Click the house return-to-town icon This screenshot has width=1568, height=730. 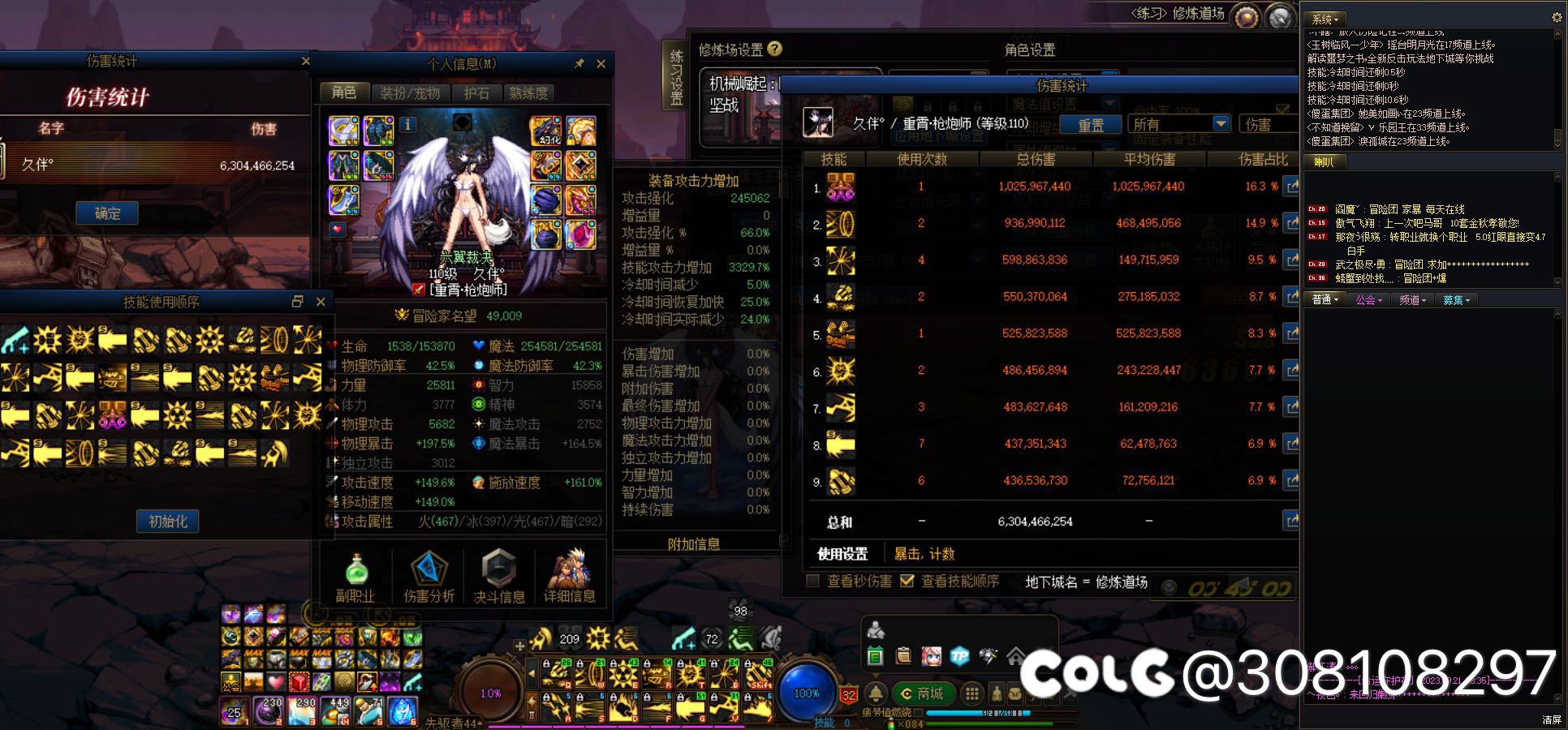click(1017, 655)
